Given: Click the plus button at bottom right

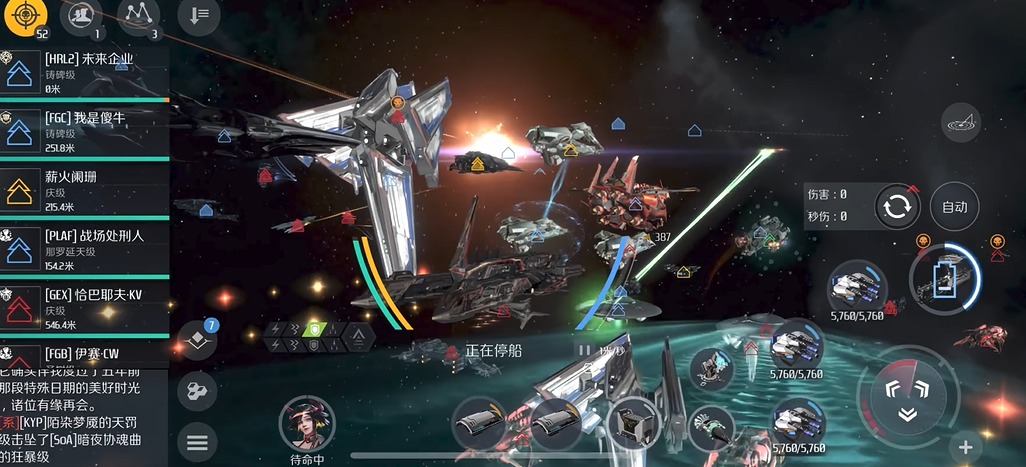Looking at the screenshot, I should (965, 447).
